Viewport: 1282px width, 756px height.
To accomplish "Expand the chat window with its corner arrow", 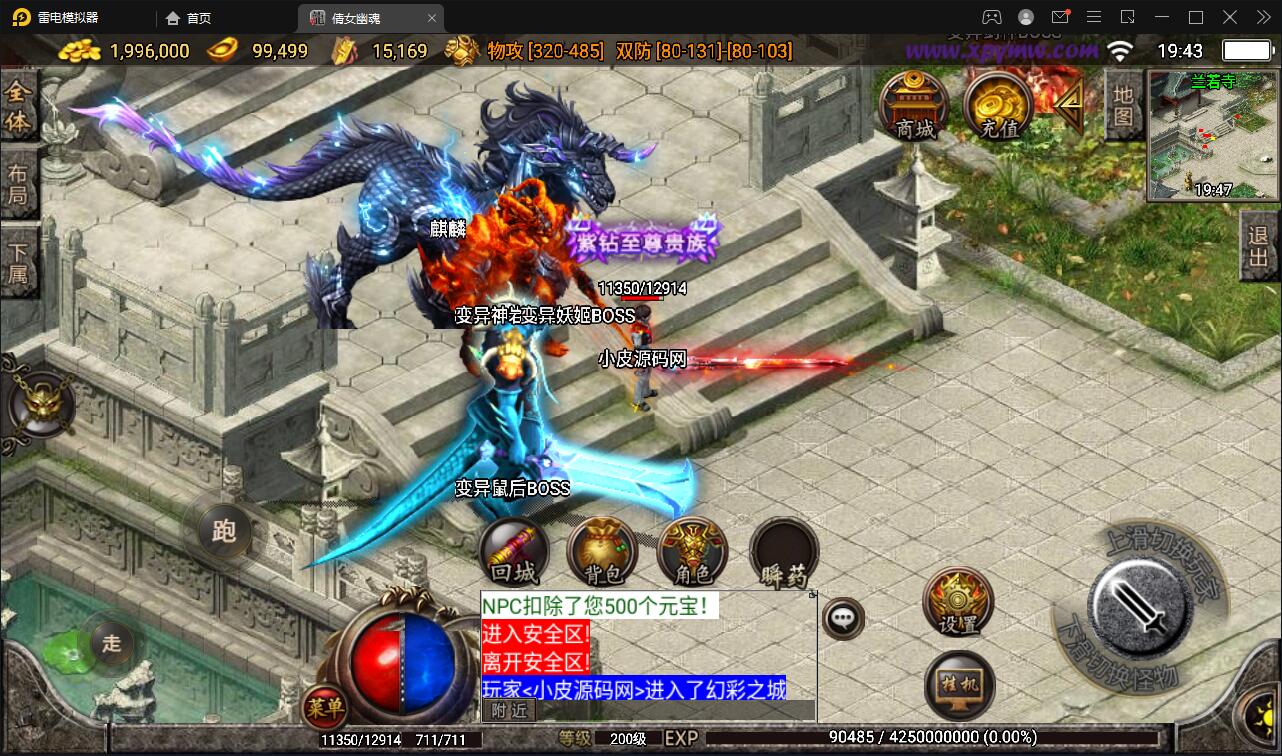I will [812, 593].
